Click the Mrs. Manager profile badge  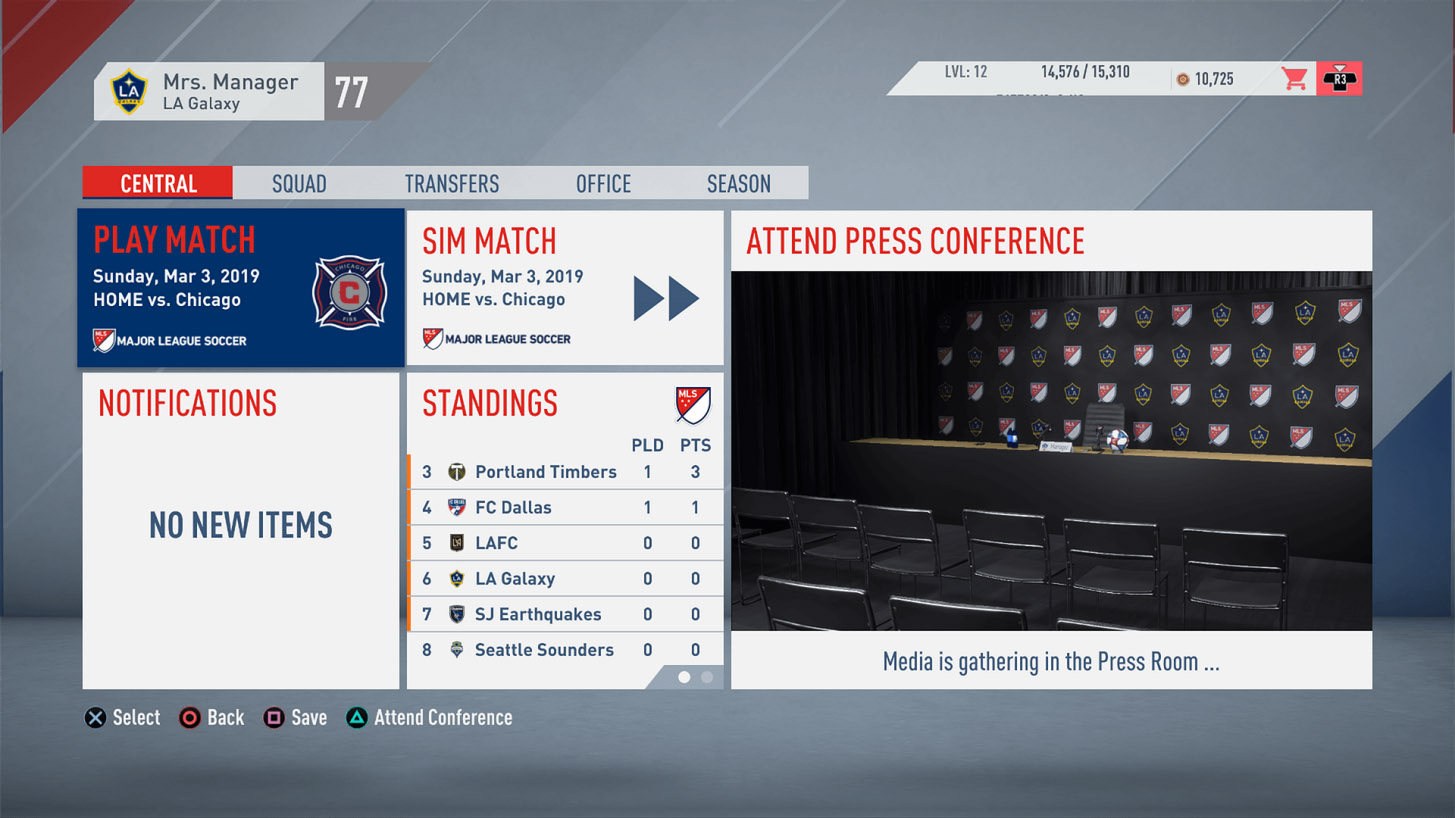208,92
